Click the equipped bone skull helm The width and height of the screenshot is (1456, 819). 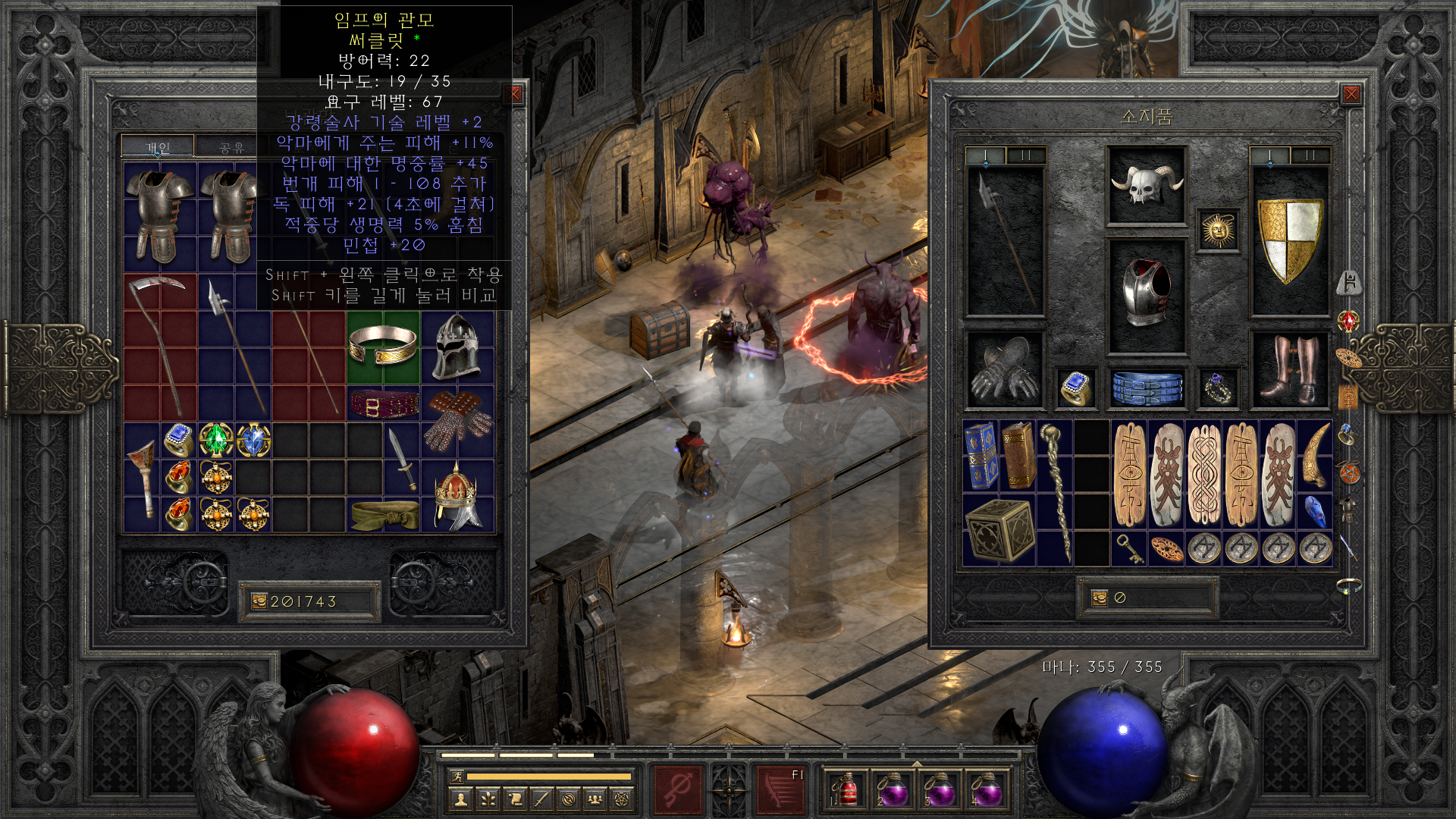pos(1146,186)
